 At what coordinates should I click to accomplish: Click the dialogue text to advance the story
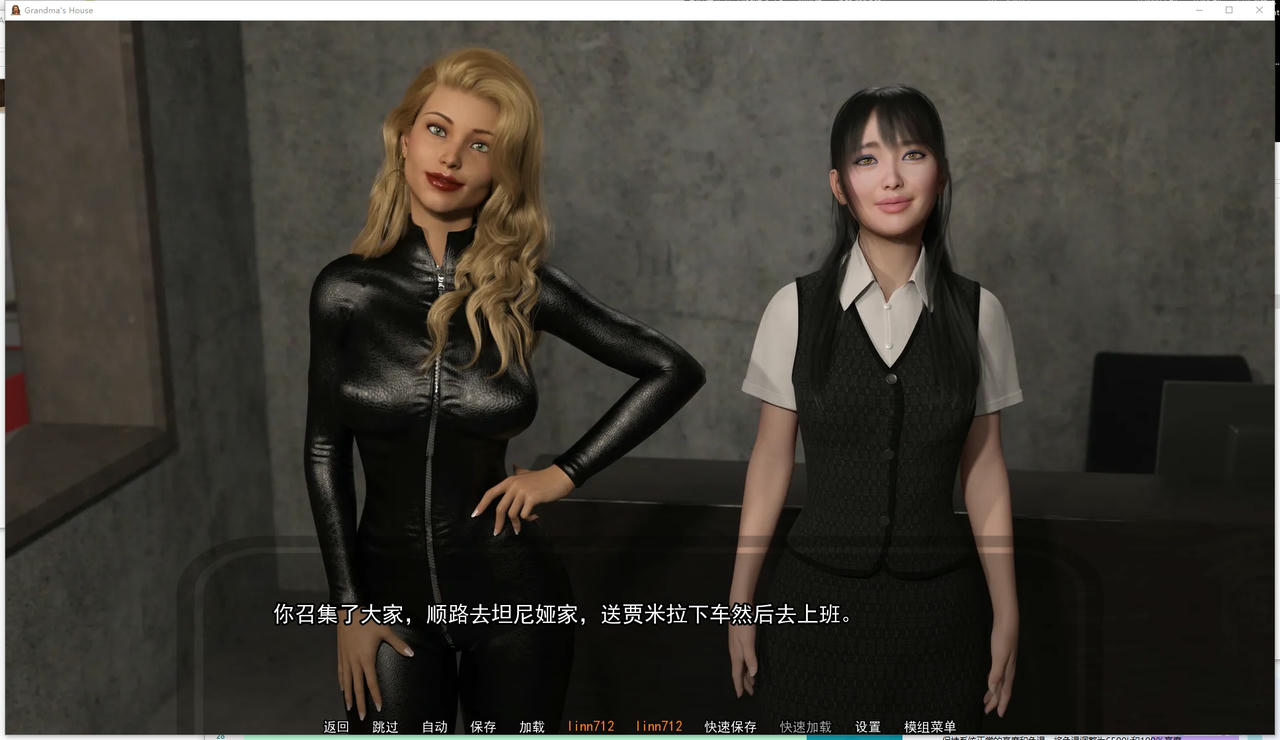563,614
